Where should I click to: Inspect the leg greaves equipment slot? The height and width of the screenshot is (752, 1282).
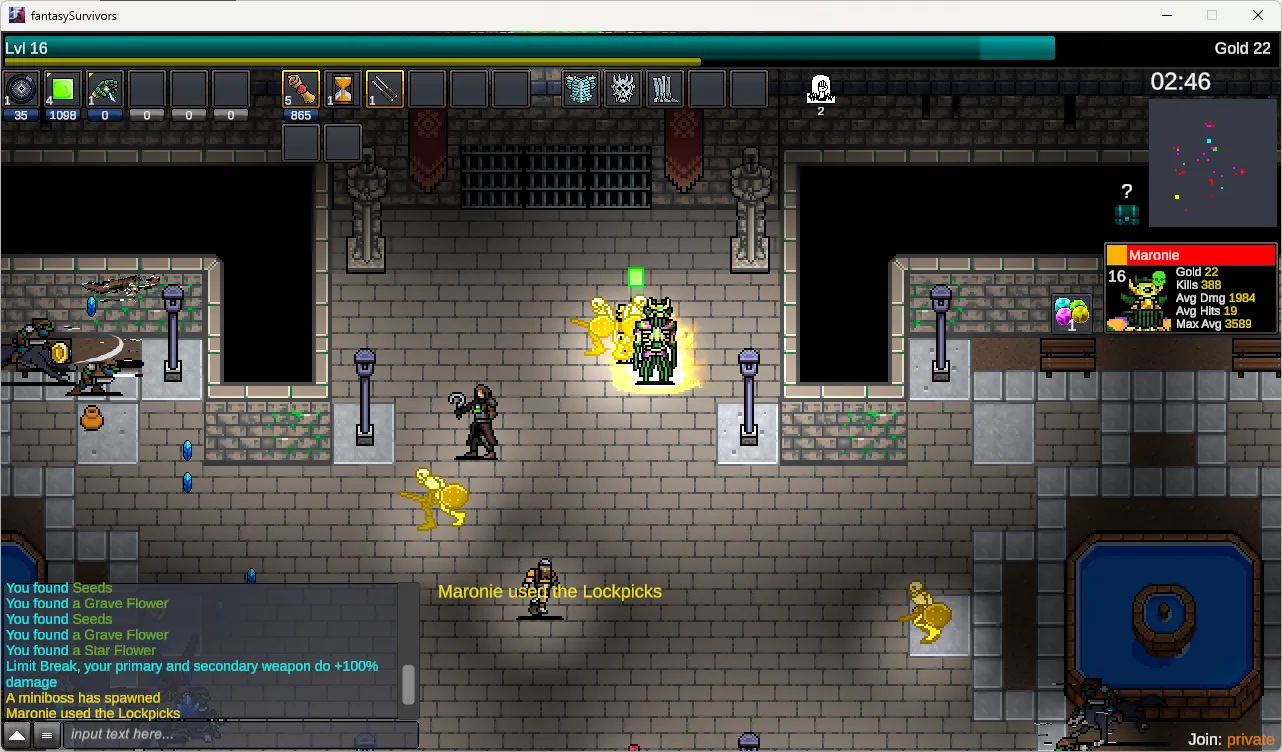point(664,89)
